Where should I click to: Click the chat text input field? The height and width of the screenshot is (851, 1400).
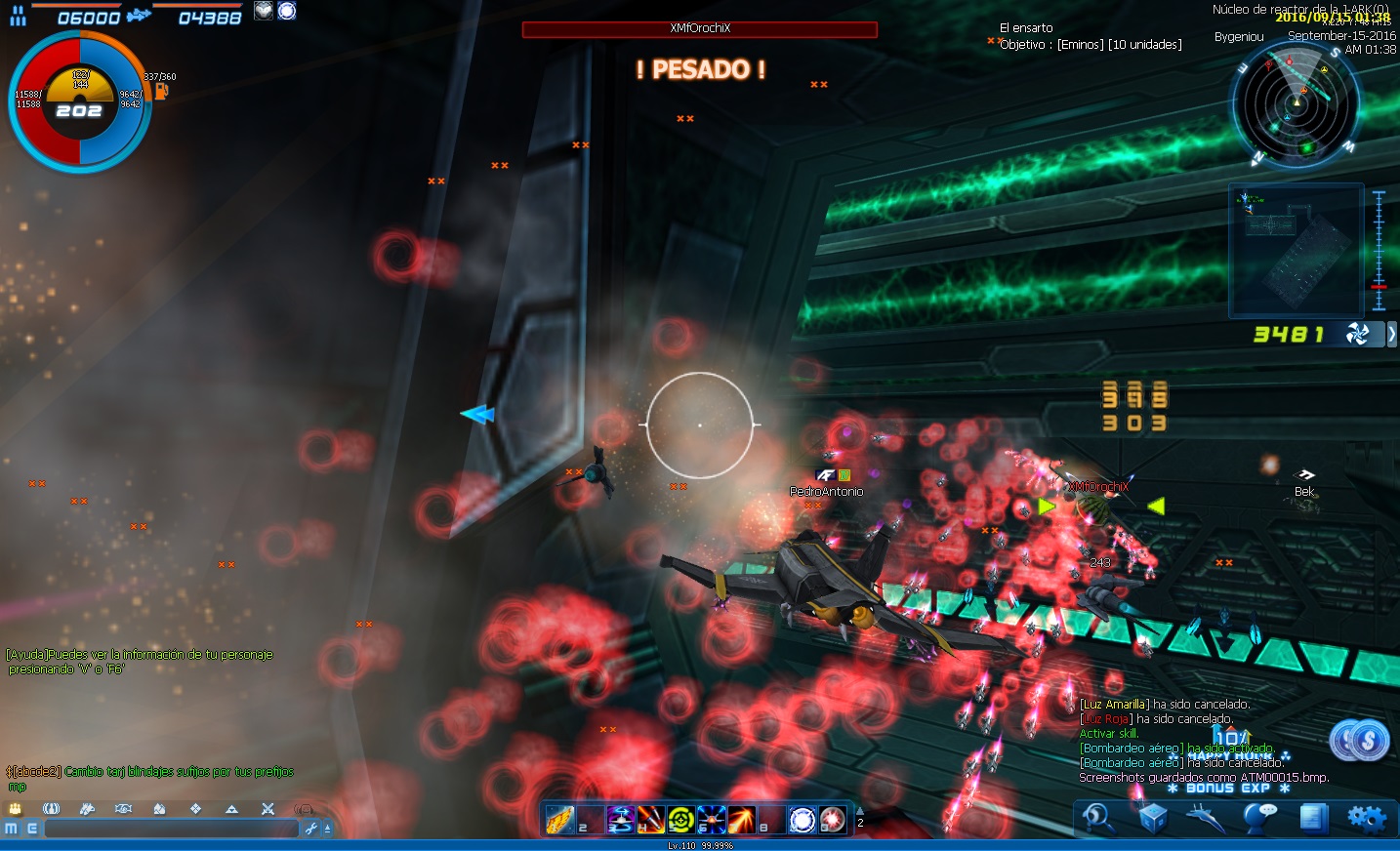click(x=171, y=829)
